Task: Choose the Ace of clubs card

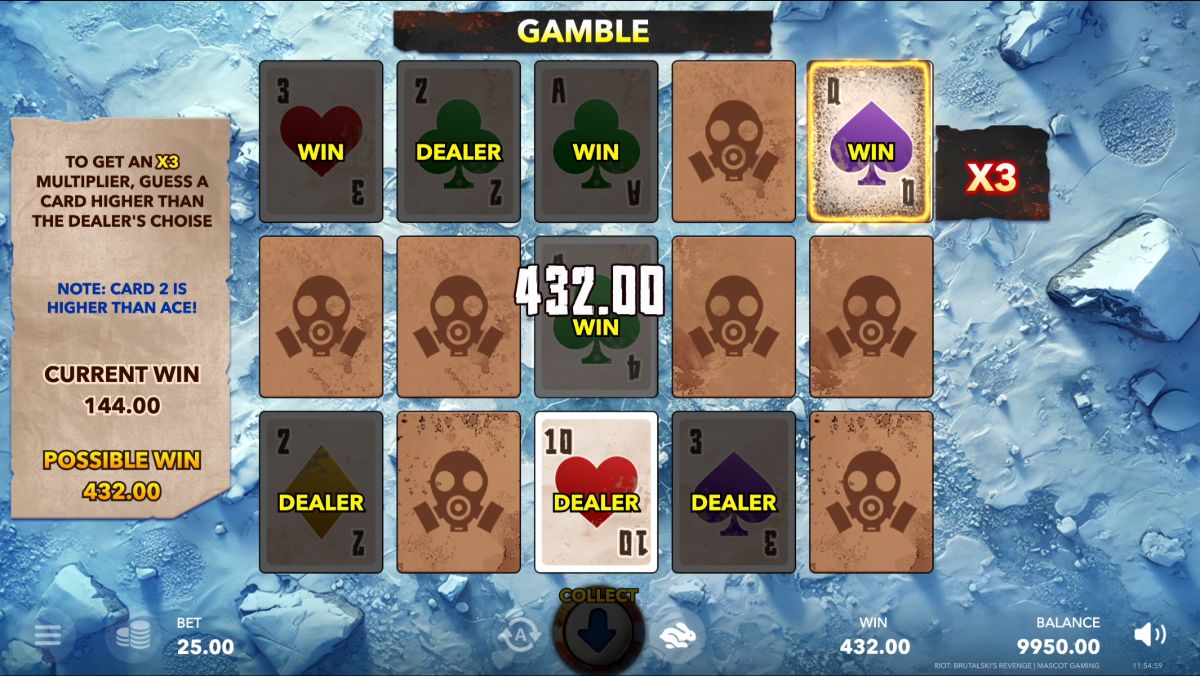Action: tap(596, 141)
